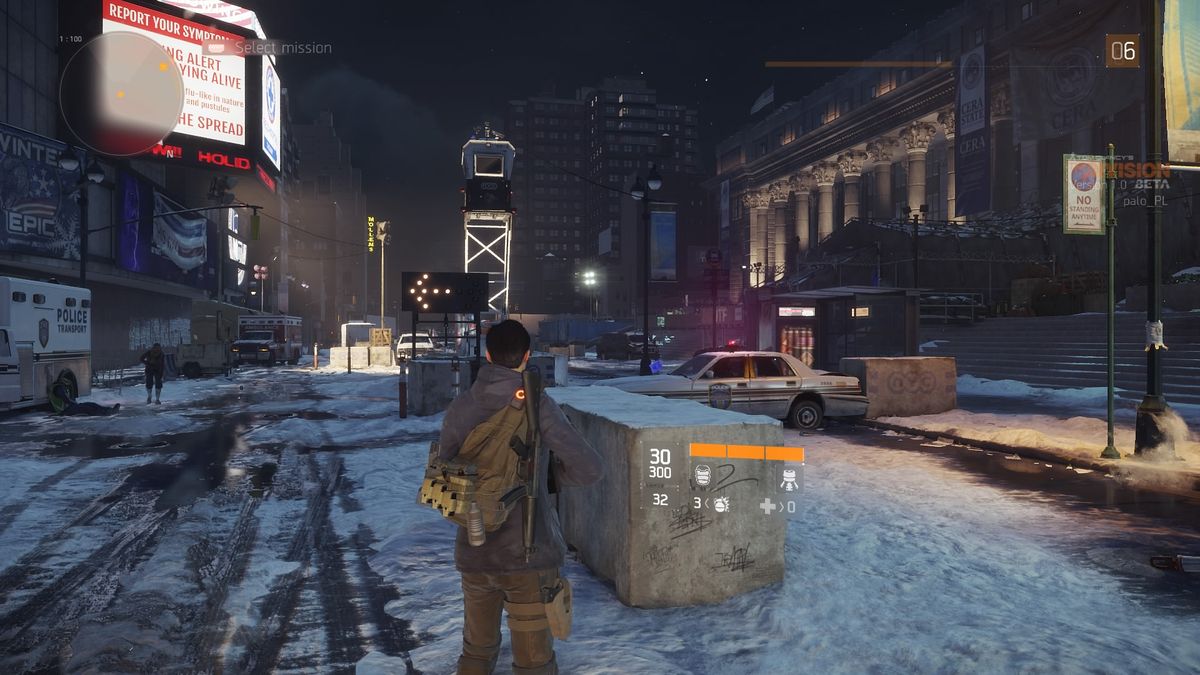Open the circular minimap

pos(121,93)
